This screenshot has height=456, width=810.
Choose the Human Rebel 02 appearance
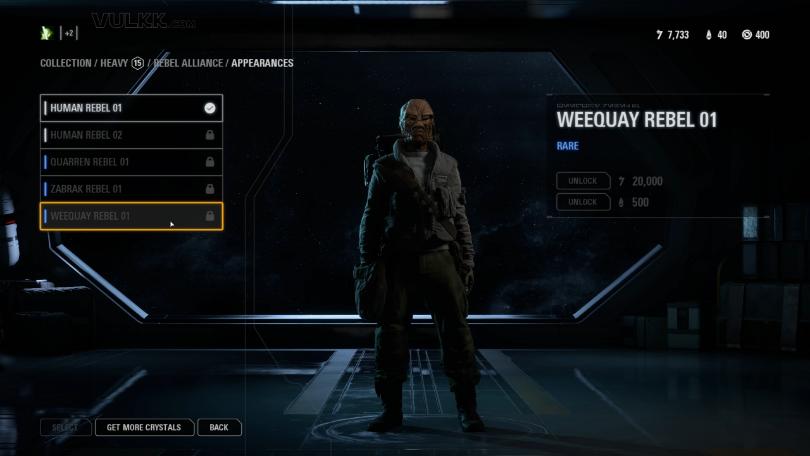coord(130,135)
